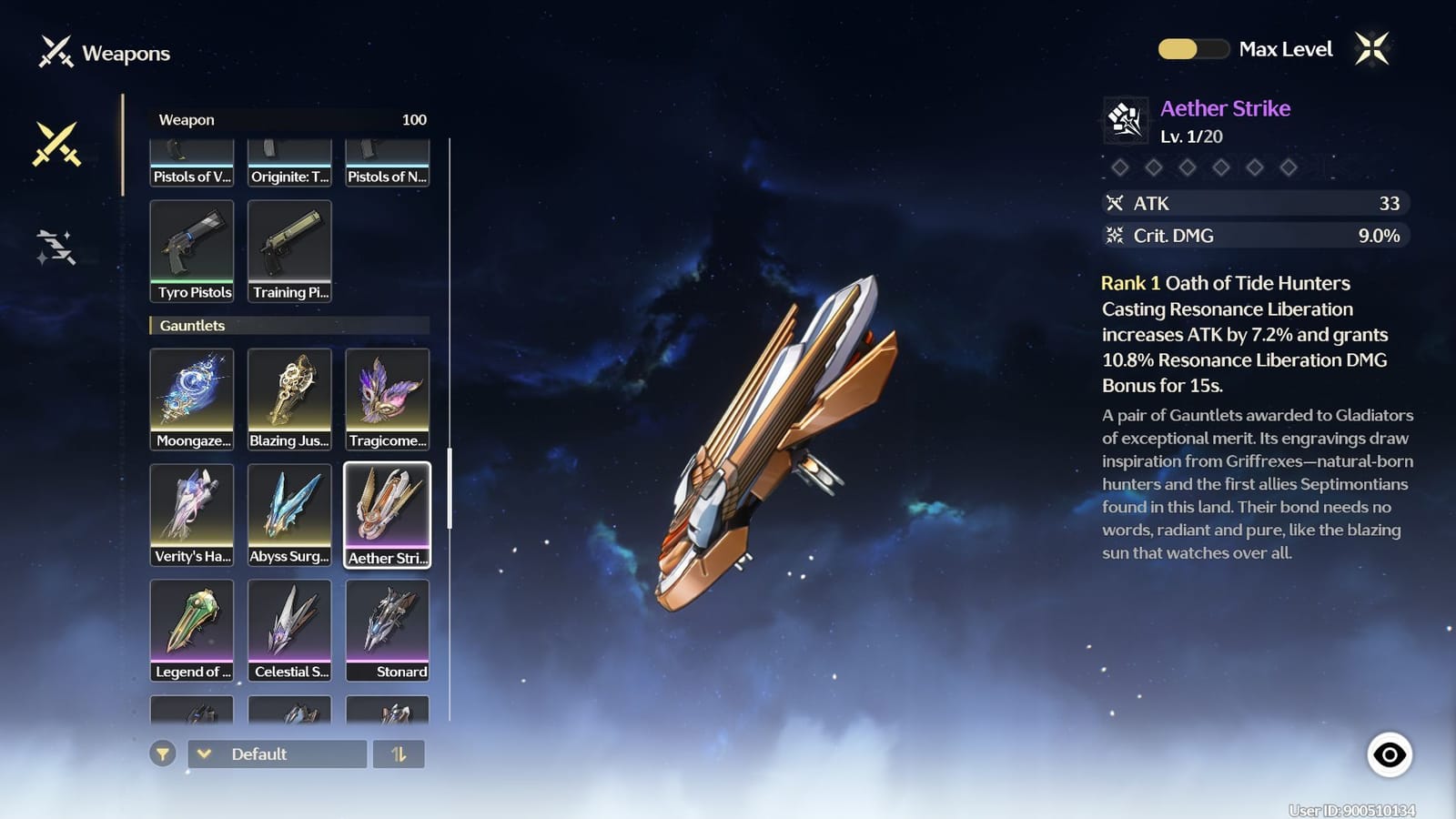
Task: Expand the chevron on the sort selector
Action: click(205, 753)
